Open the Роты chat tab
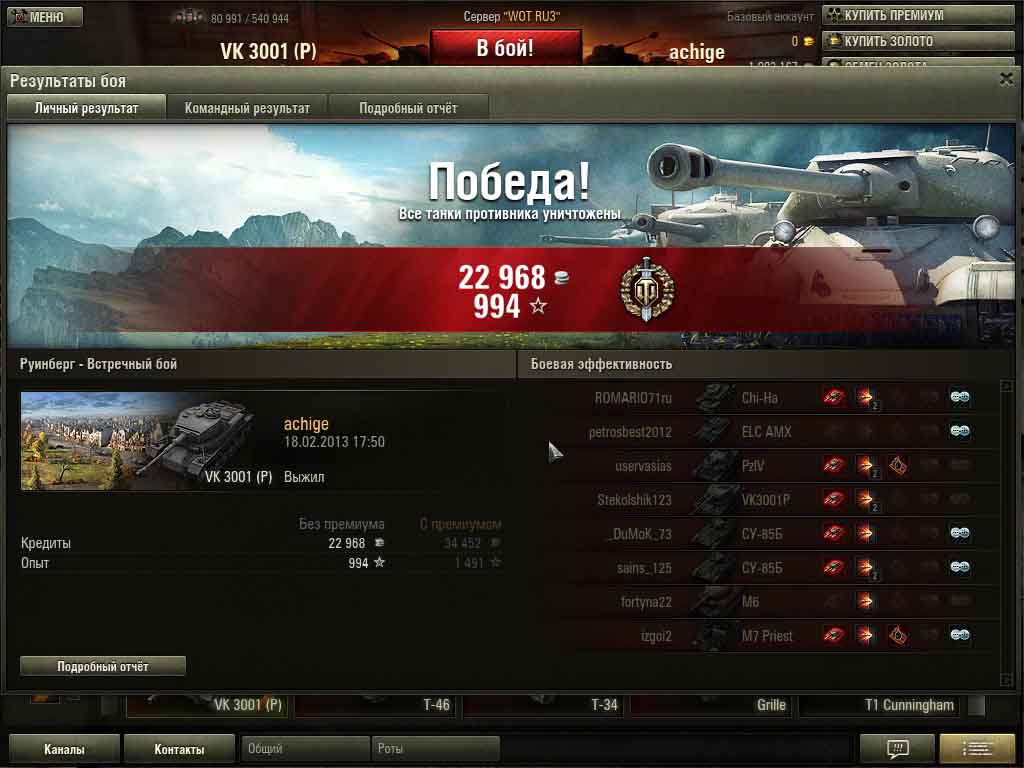The height and width of the screenshot is (768, 1024). pyautogui.click(x=435, y=749)
